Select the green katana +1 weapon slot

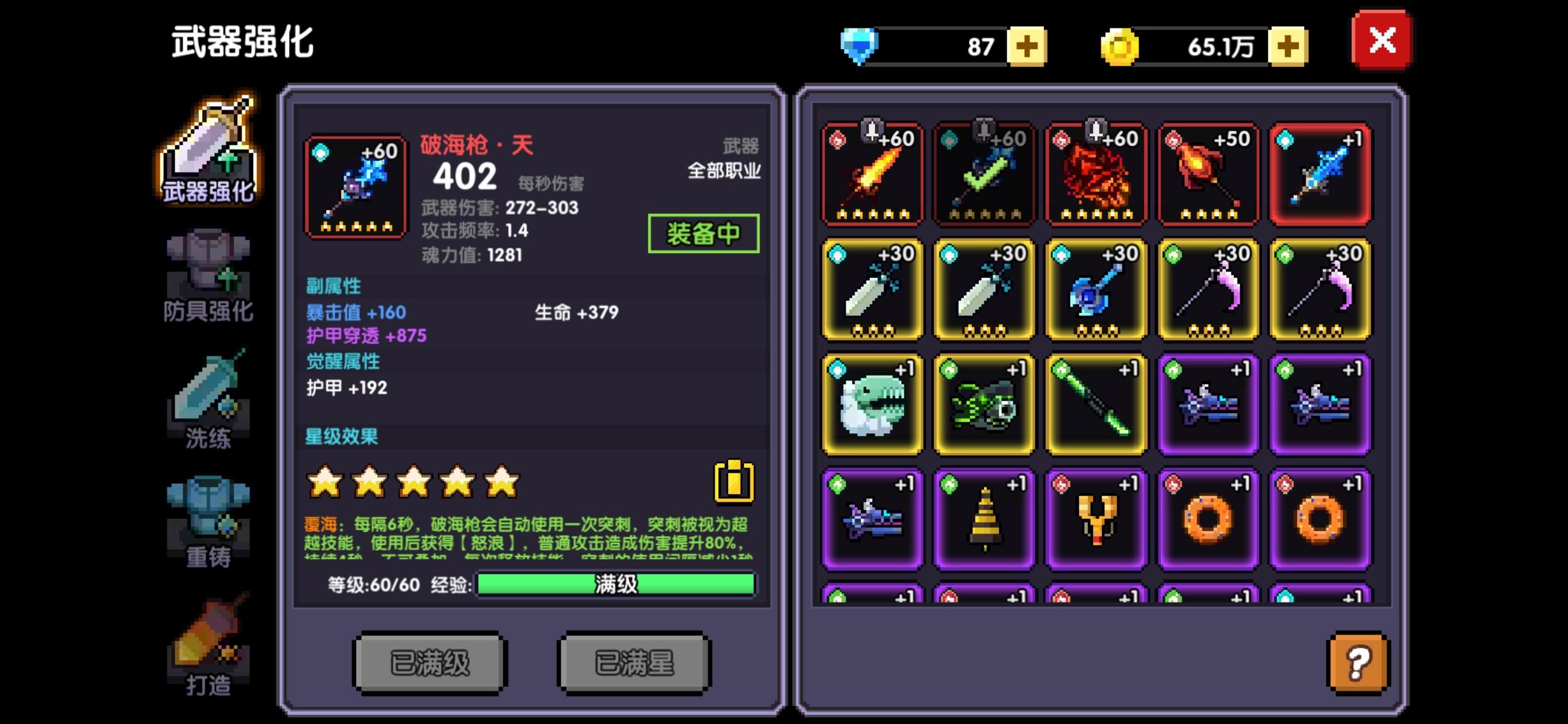1096,404
